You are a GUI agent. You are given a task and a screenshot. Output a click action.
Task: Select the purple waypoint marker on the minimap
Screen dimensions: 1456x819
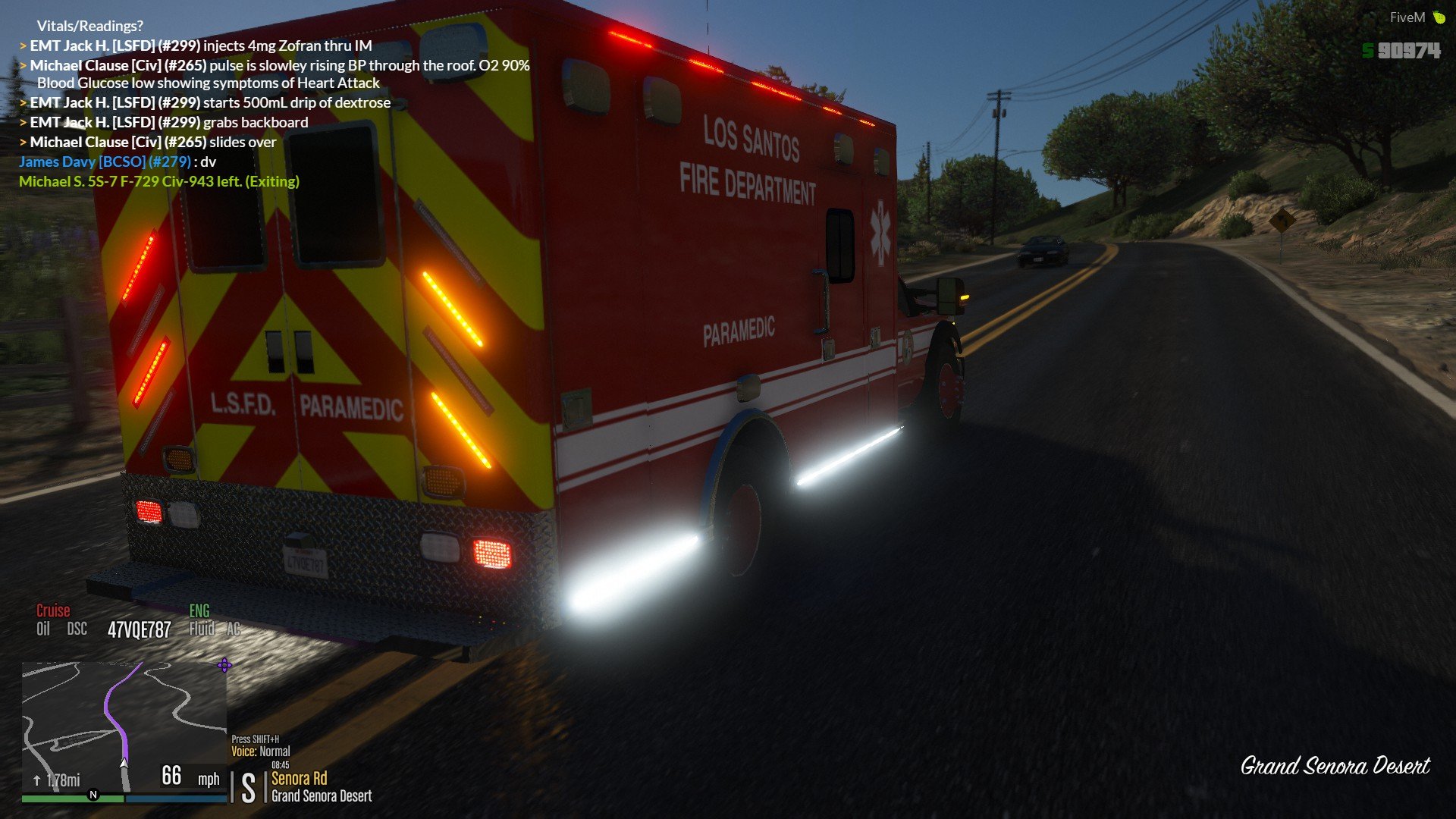[224, 666]
